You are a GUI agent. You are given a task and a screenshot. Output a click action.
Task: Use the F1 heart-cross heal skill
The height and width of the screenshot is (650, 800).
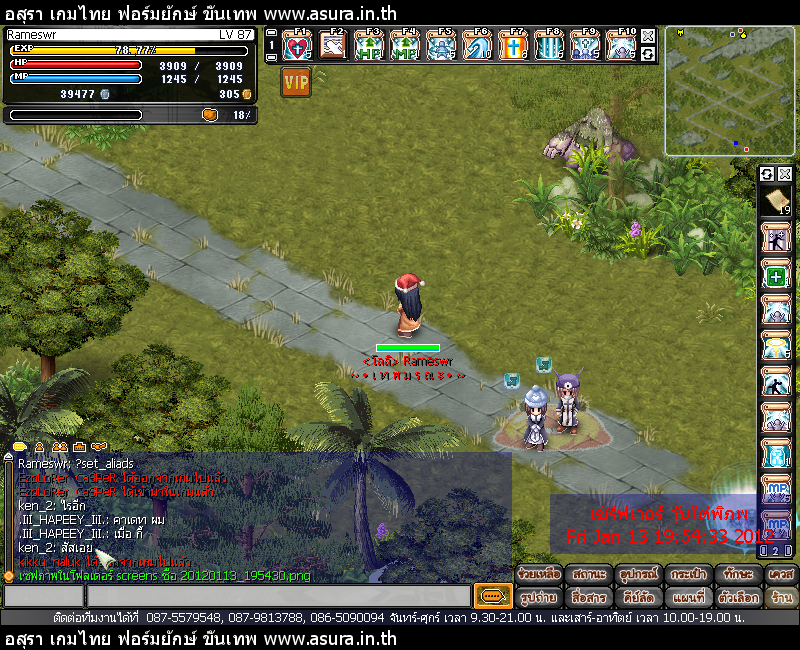(x=298, y=46)
